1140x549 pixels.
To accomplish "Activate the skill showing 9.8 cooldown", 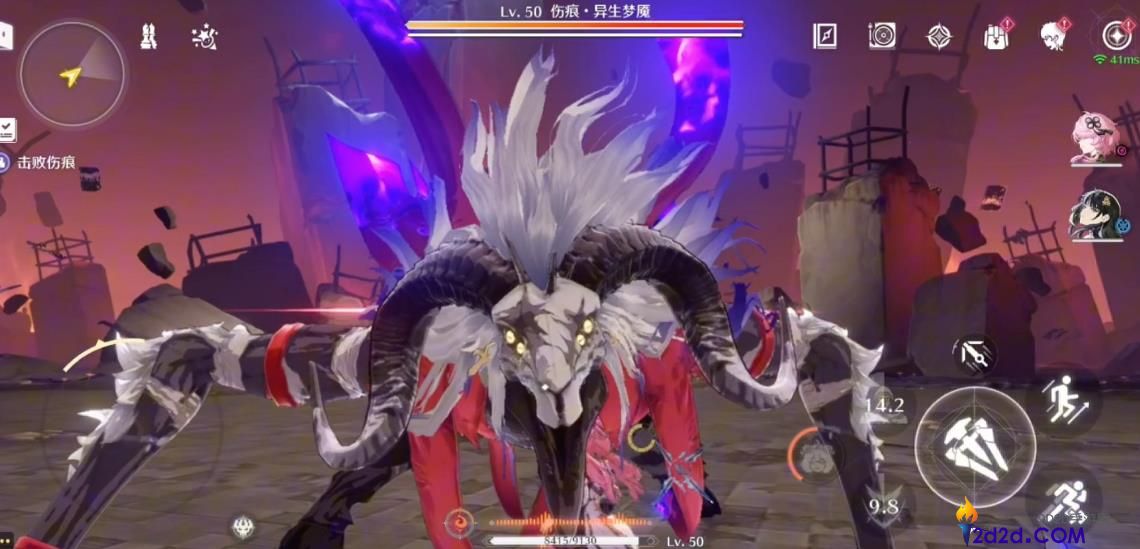I will [x=884, y=506].
